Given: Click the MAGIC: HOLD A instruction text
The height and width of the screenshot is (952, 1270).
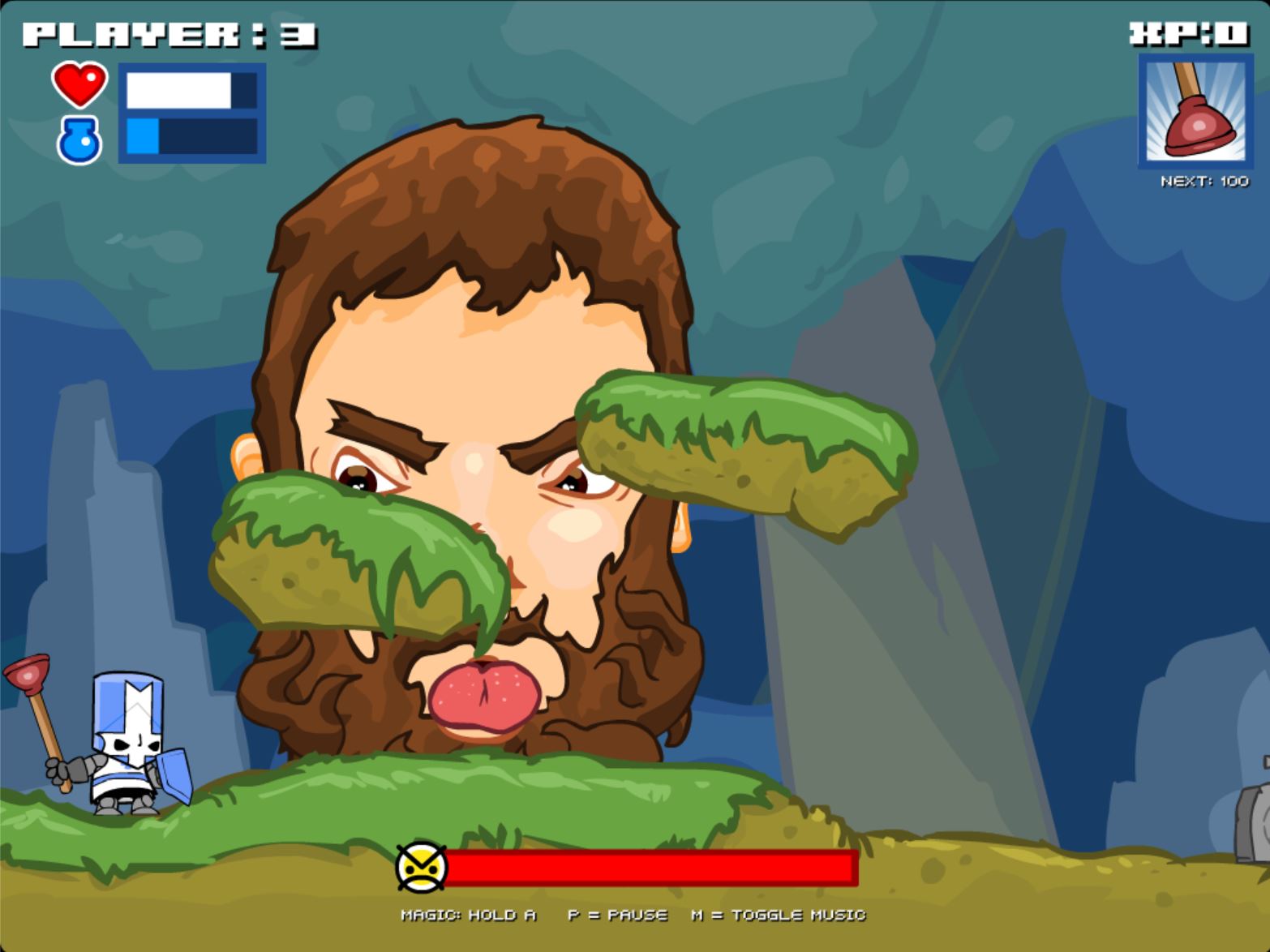Looking at the screenshot, I should pos(469,916).
